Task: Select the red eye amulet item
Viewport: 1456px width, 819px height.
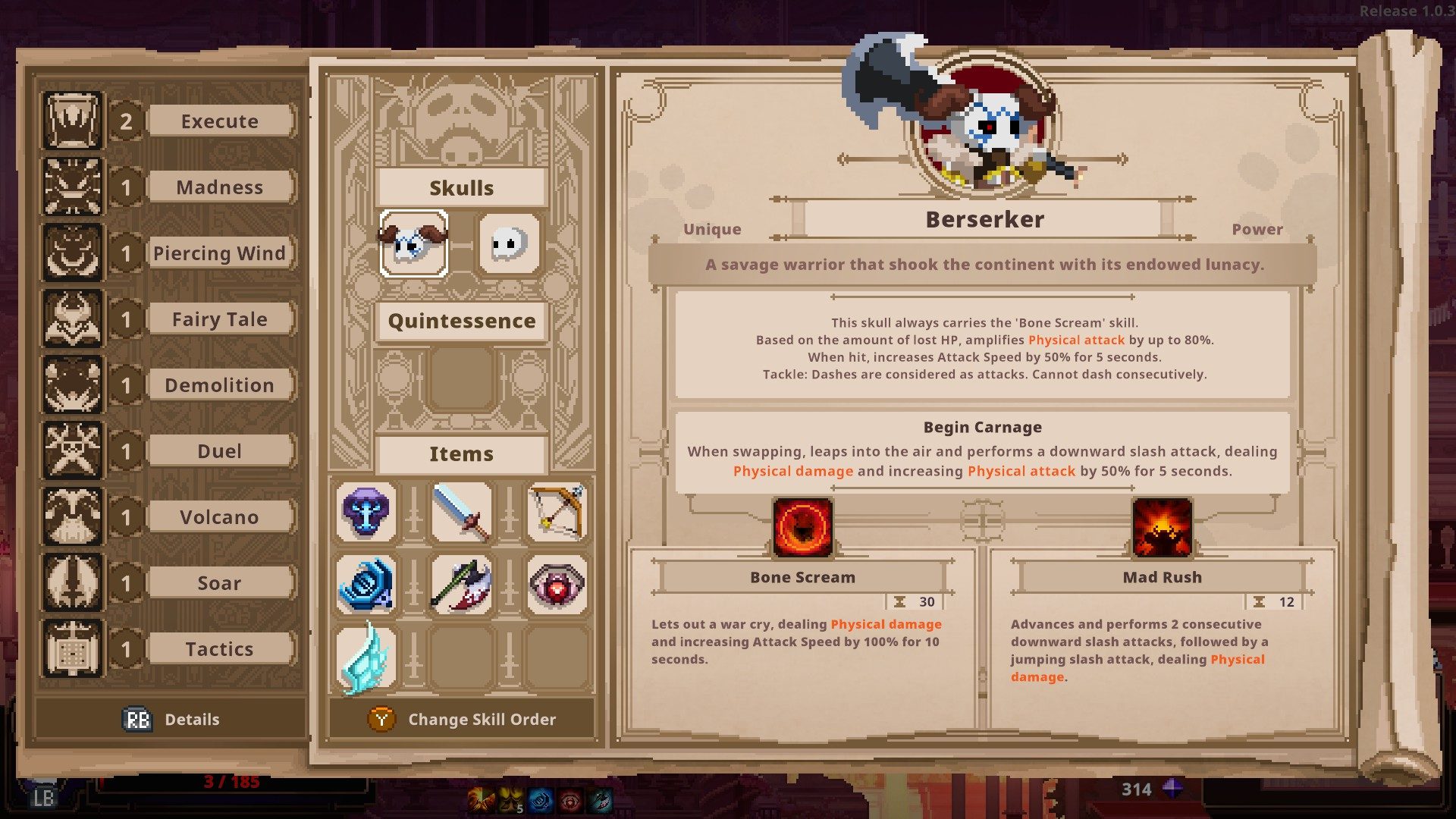Action: tap(557, 584)
